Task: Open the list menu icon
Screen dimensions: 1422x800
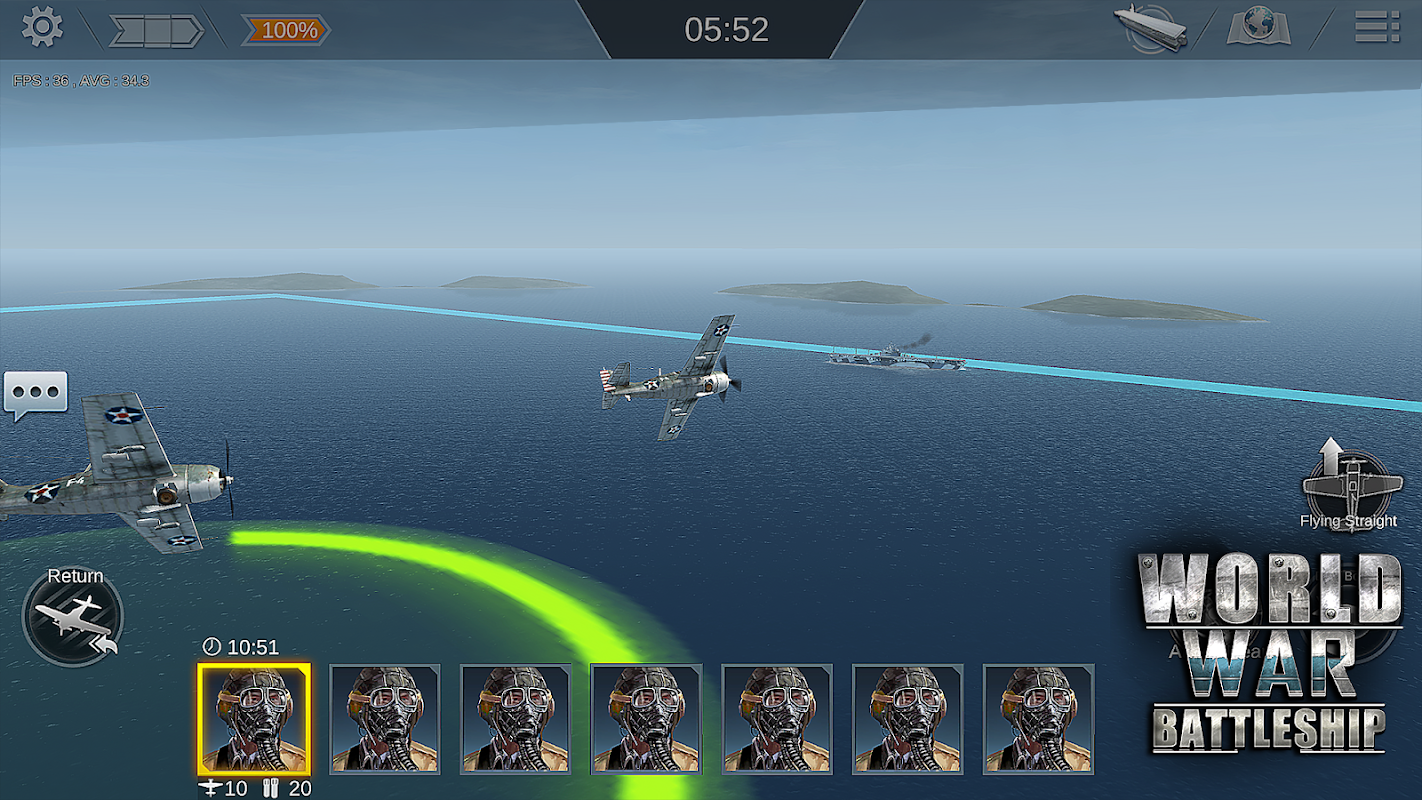Action: click(1376, 27)
